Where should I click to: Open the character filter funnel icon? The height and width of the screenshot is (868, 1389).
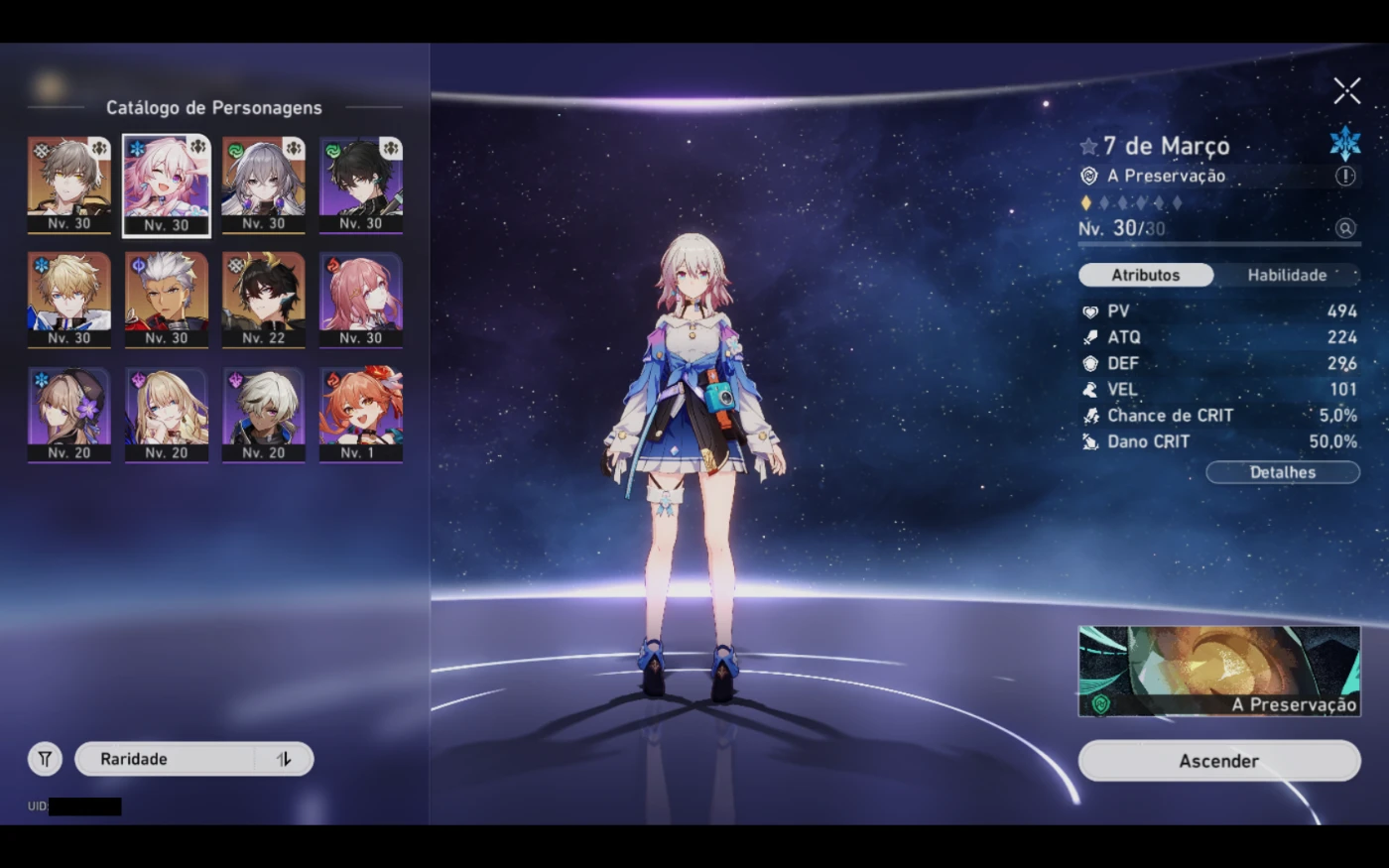click(45, 759)
